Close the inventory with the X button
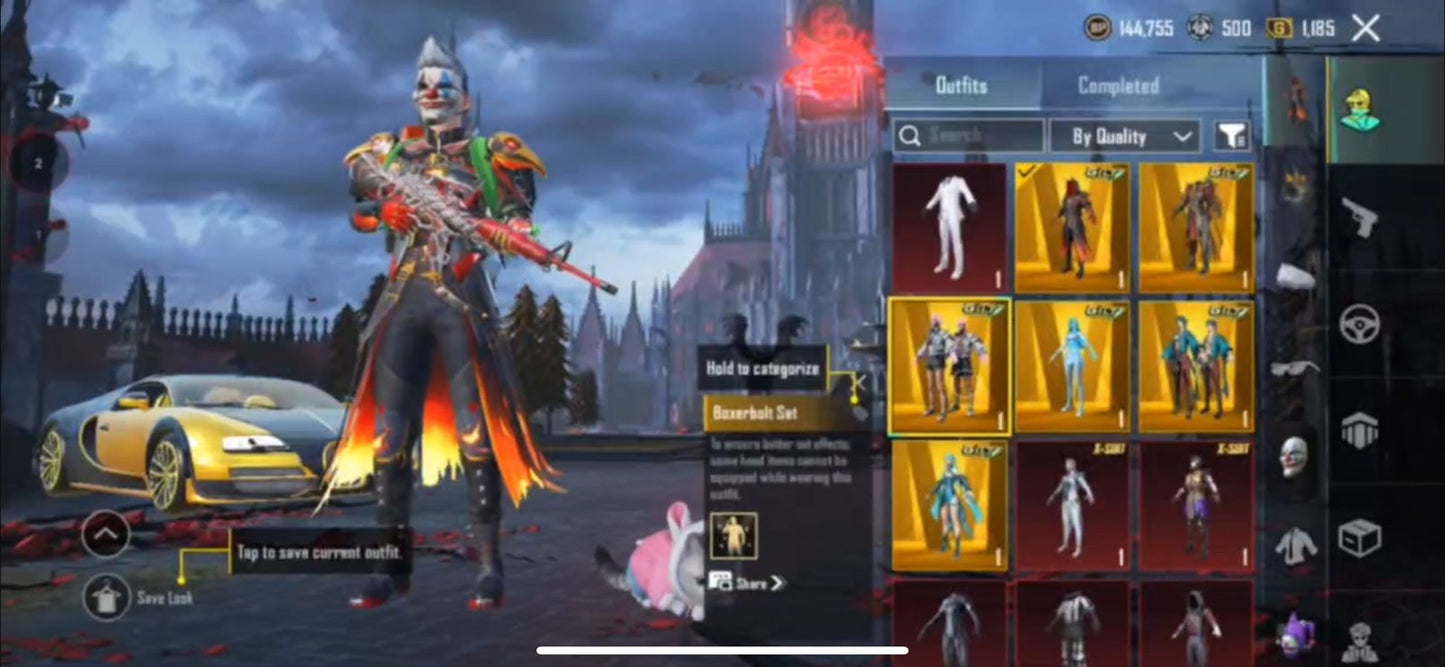Viewport: 1445px width, 667px height. [x=1365, y=28]
